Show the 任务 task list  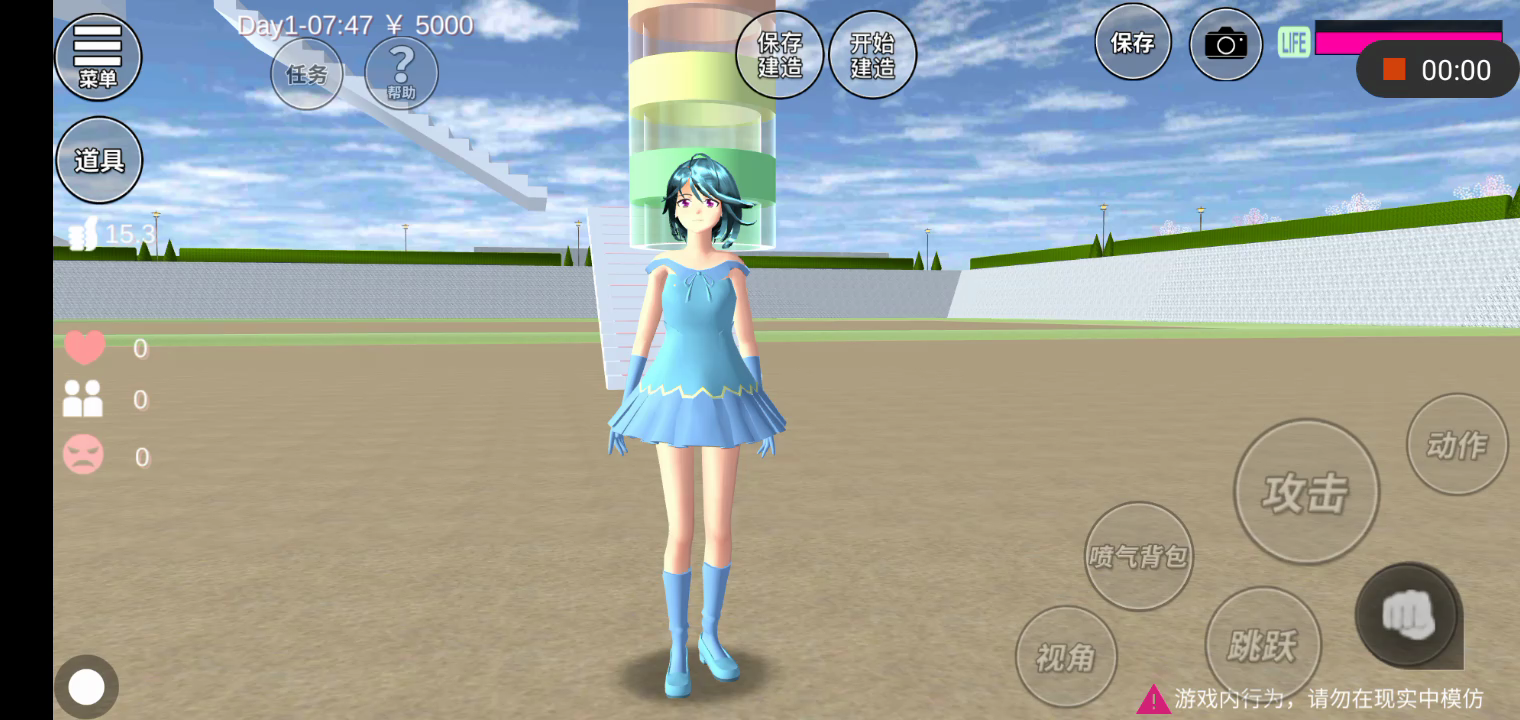(307, 74)
